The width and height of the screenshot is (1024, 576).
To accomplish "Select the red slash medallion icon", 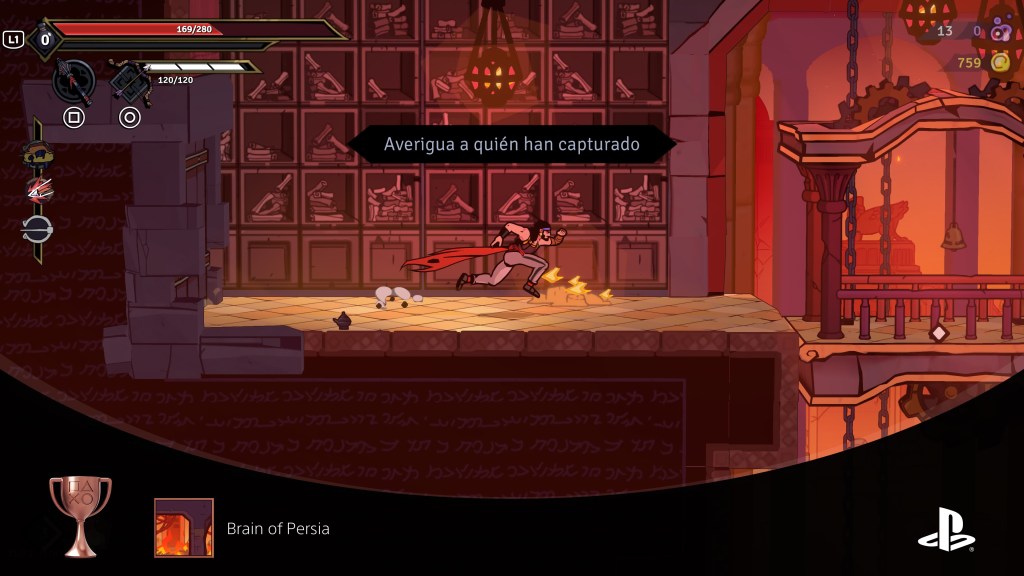I will point(38,190).
